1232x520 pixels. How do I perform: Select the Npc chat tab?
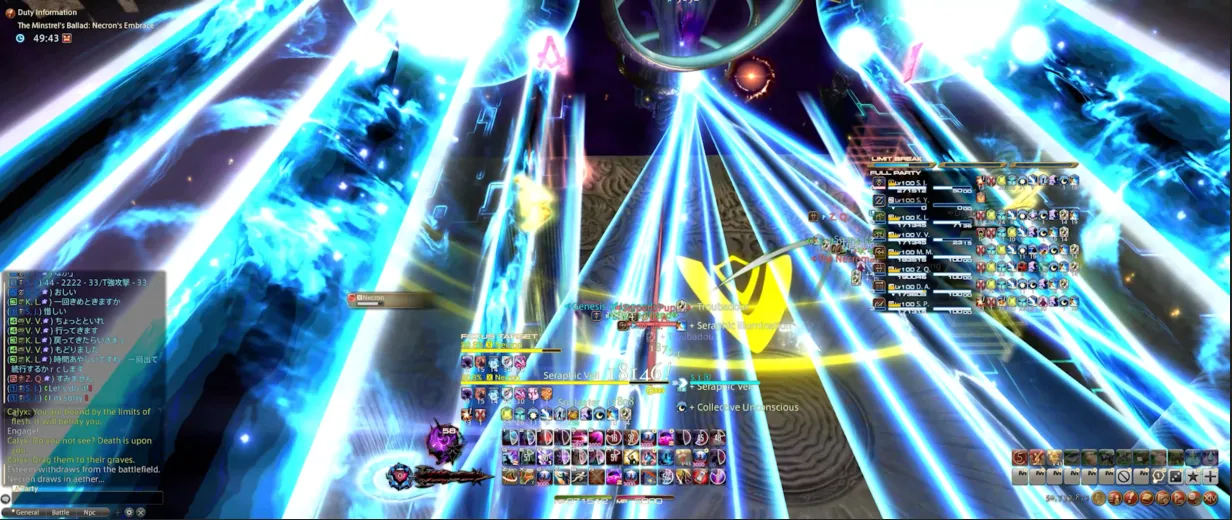(90, 512)
